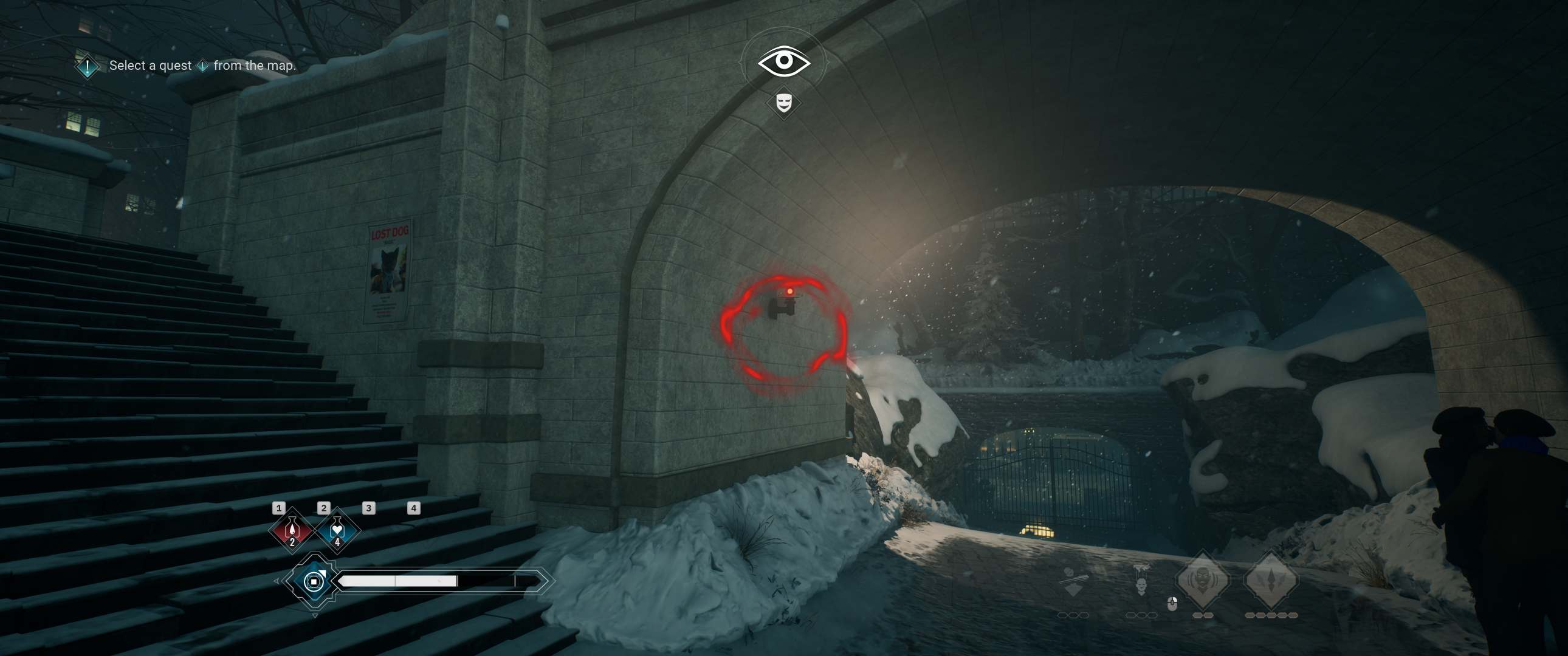Image resolution: width=1568 pixels, height=656 pixels.
Task: Use the heart vial item in slot 2
Action: (x=337, y=532)
